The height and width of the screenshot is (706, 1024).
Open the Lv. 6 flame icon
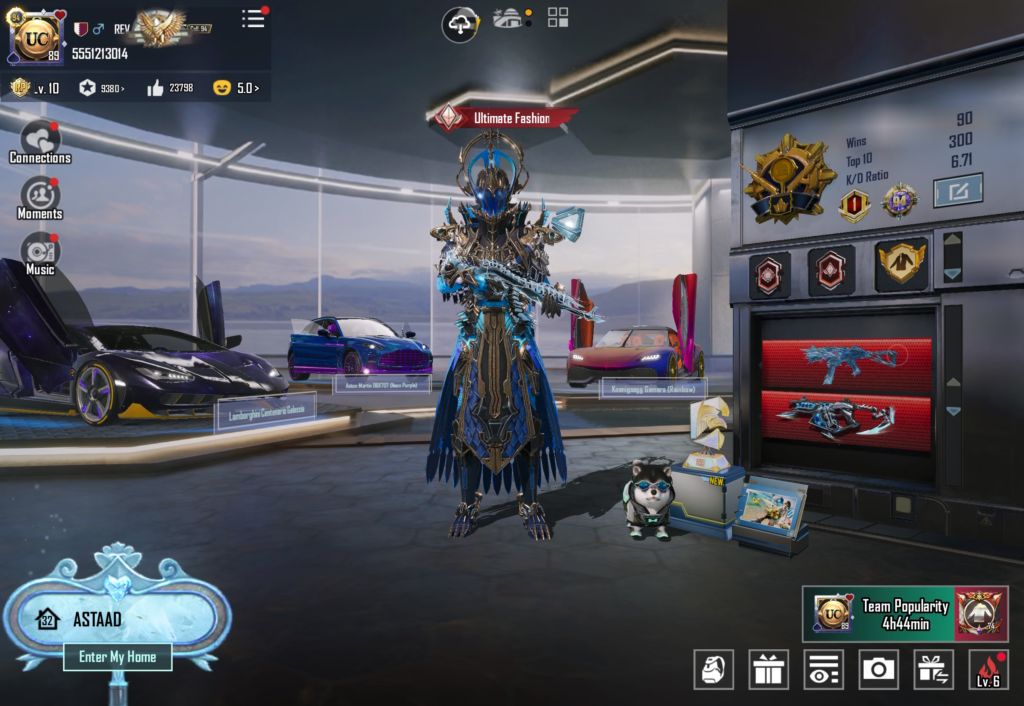click(988, 669)
